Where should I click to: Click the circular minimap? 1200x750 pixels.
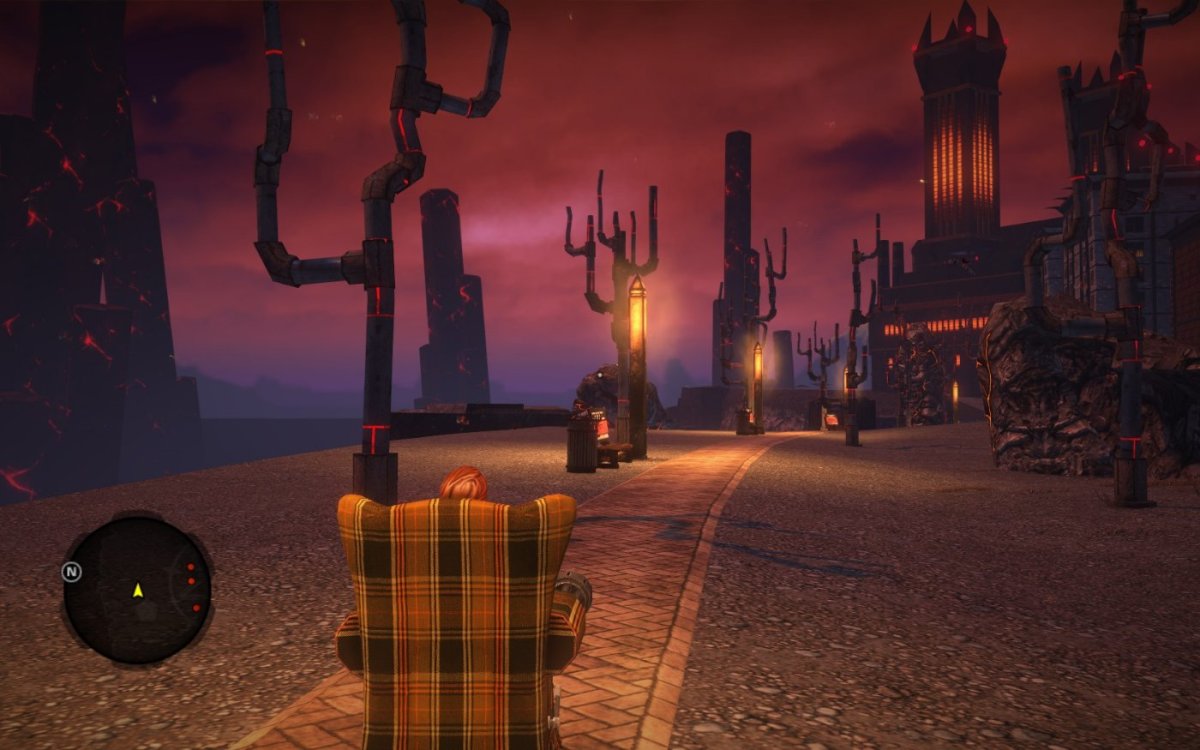click(137, 589)
